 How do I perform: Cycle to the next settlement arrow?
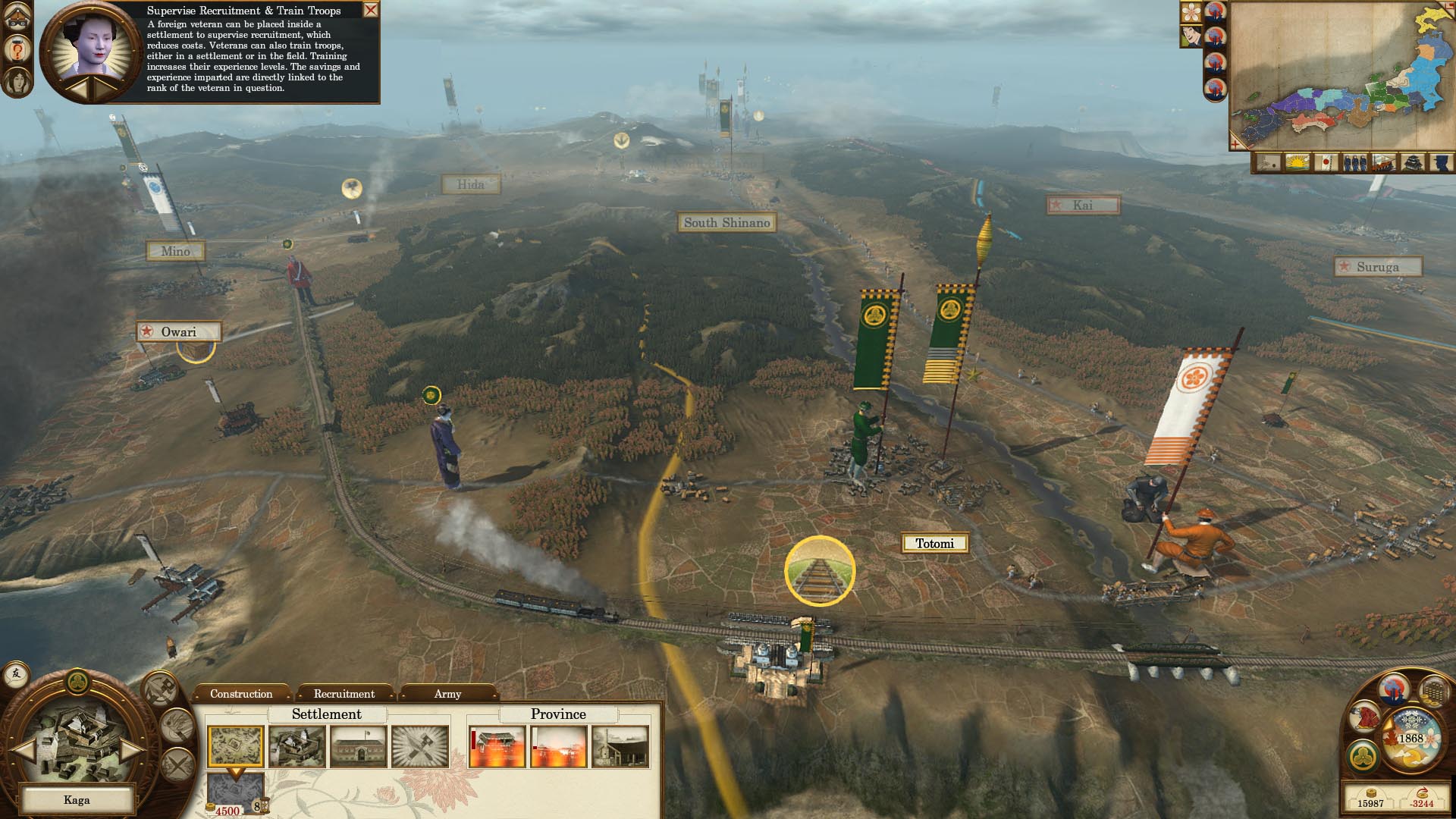pyautogui.click(x=131, y=750)
